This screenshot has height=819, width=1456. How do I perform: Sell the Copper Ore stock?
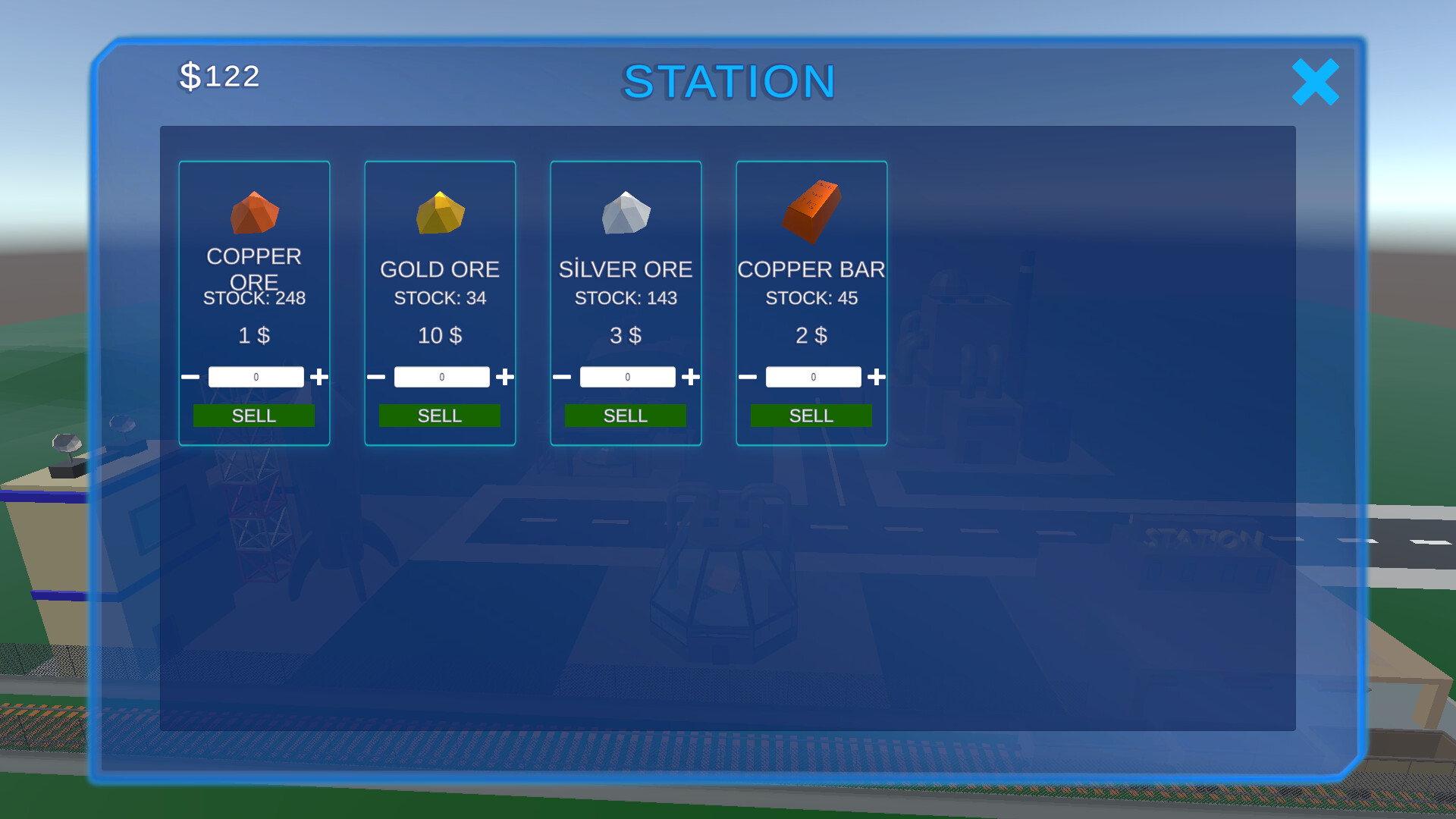pyautogui.click(x=255, y=416)
